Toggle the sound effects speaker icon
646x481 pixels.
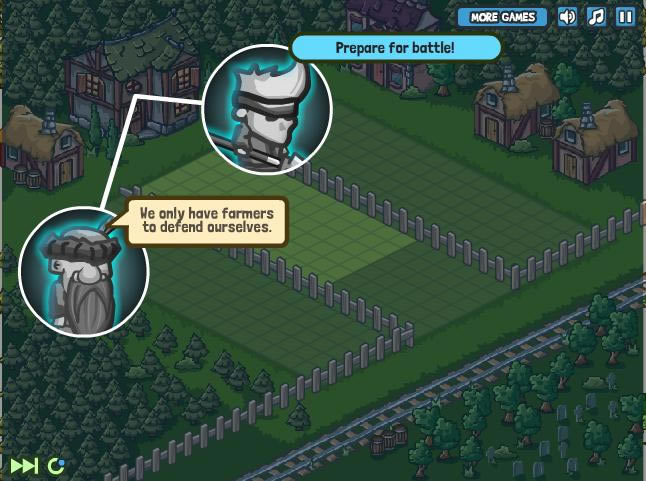(567, 17)
